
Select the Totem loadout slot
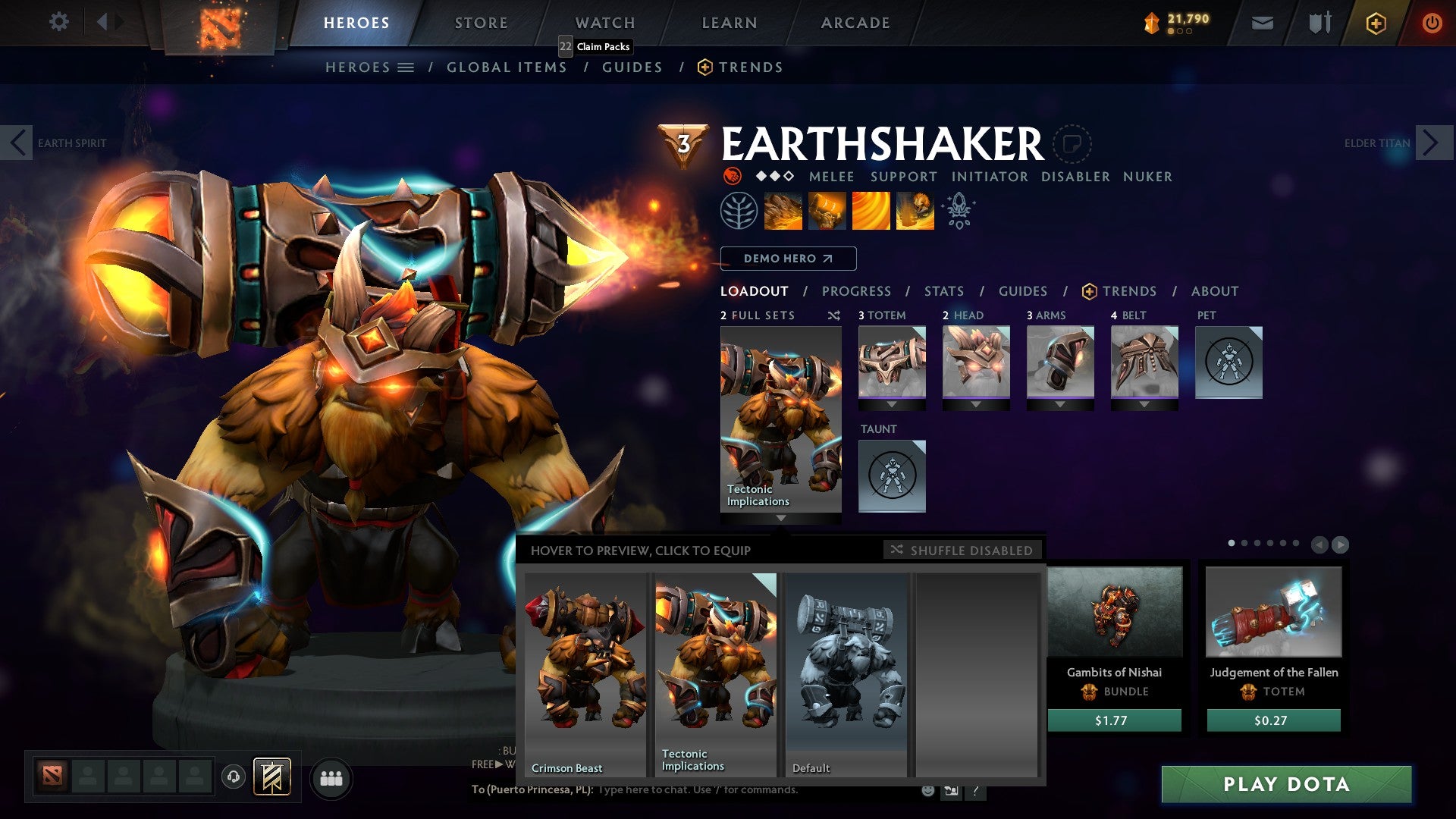click(x=892, y=362)
